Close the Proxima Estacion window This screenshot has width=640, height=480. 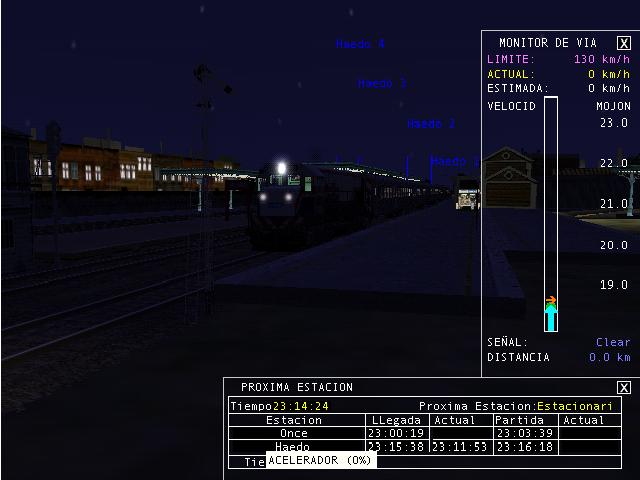[x=624, y=388]
